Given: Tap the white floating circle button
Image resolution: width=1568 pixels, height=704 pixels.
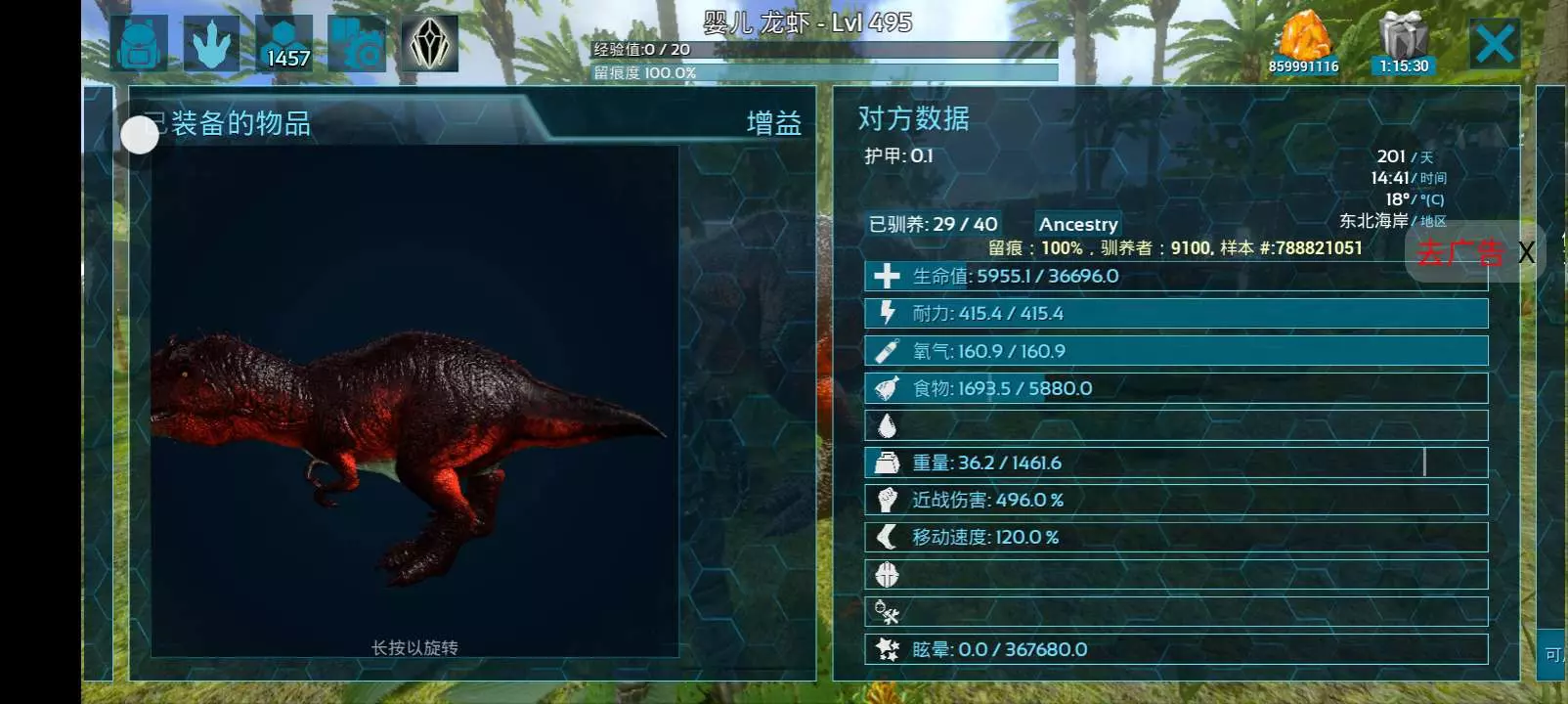Looking at the screenshot, I should pos(140,135).
